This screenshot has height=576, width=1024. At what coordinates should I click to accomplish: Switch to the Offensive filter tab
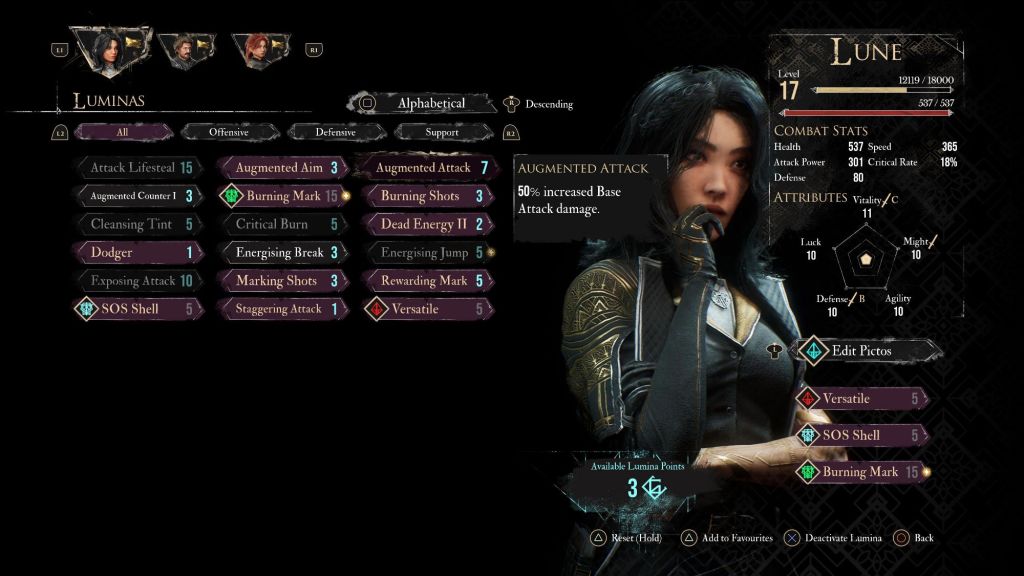point(229,132)
